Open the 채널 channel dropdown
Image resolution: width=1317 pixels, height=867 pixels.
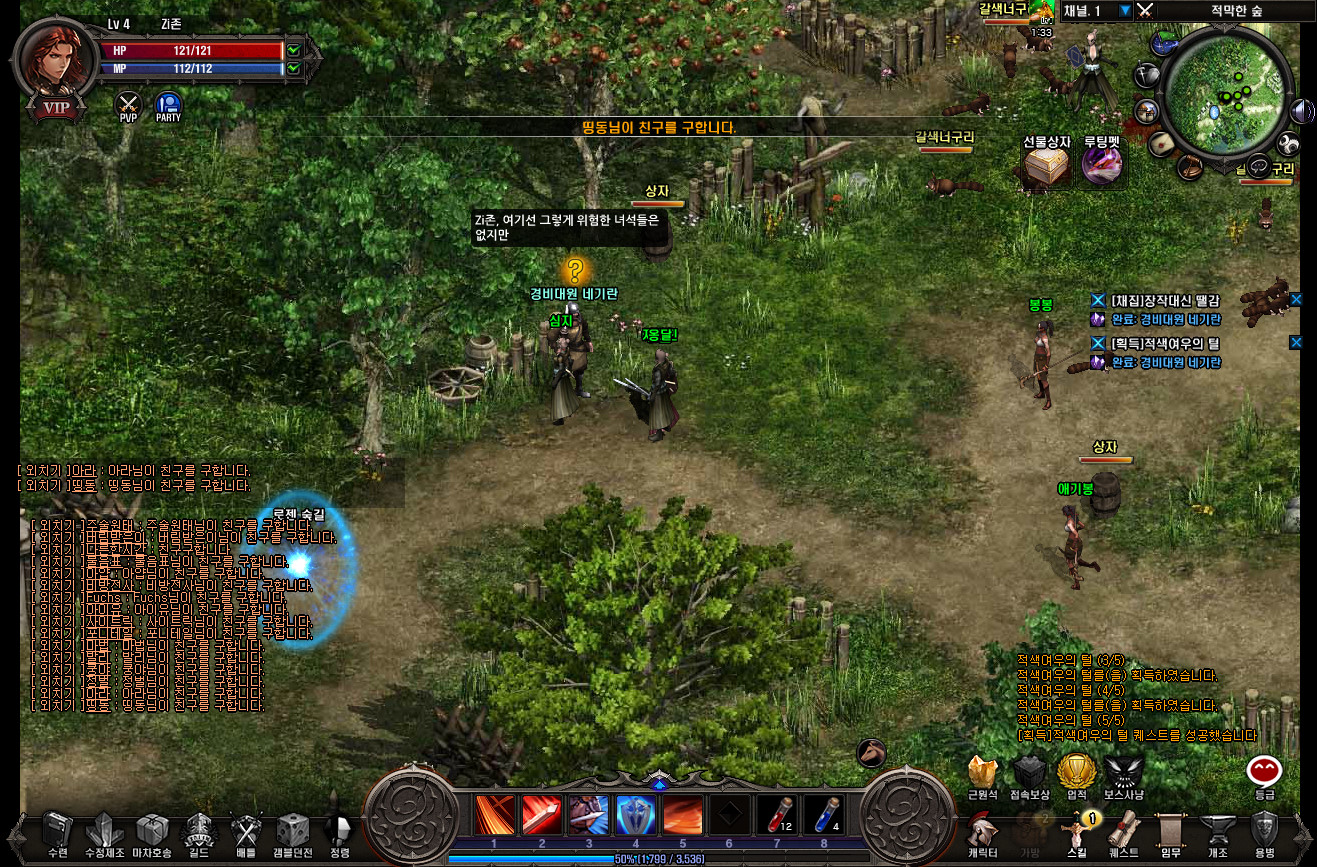pyautogui.click(x=1125, y=10)
